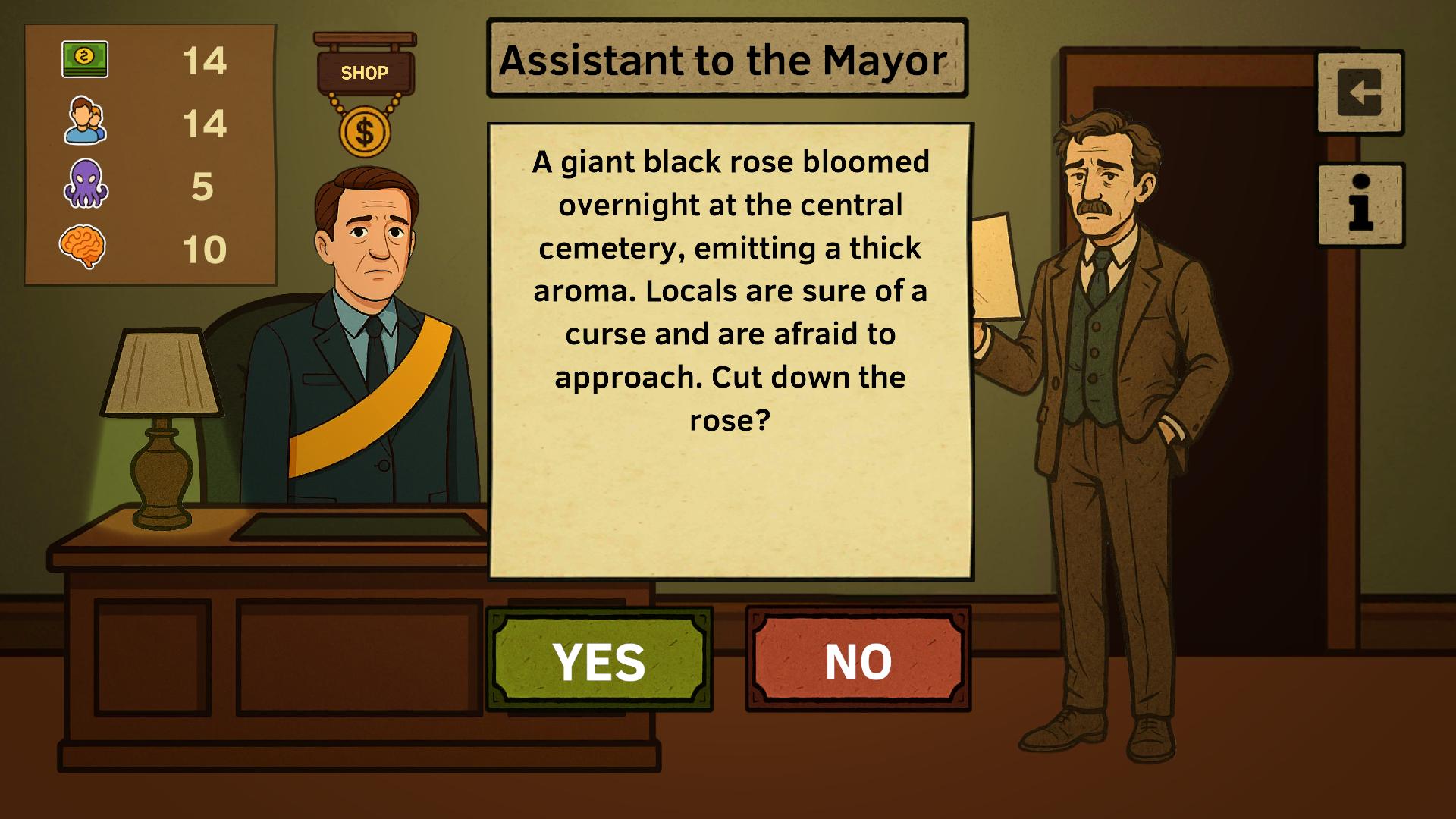Click the money resource icon
Image resolution: width=1456 pixels, height=819 pixels.
tap(86, 59)
